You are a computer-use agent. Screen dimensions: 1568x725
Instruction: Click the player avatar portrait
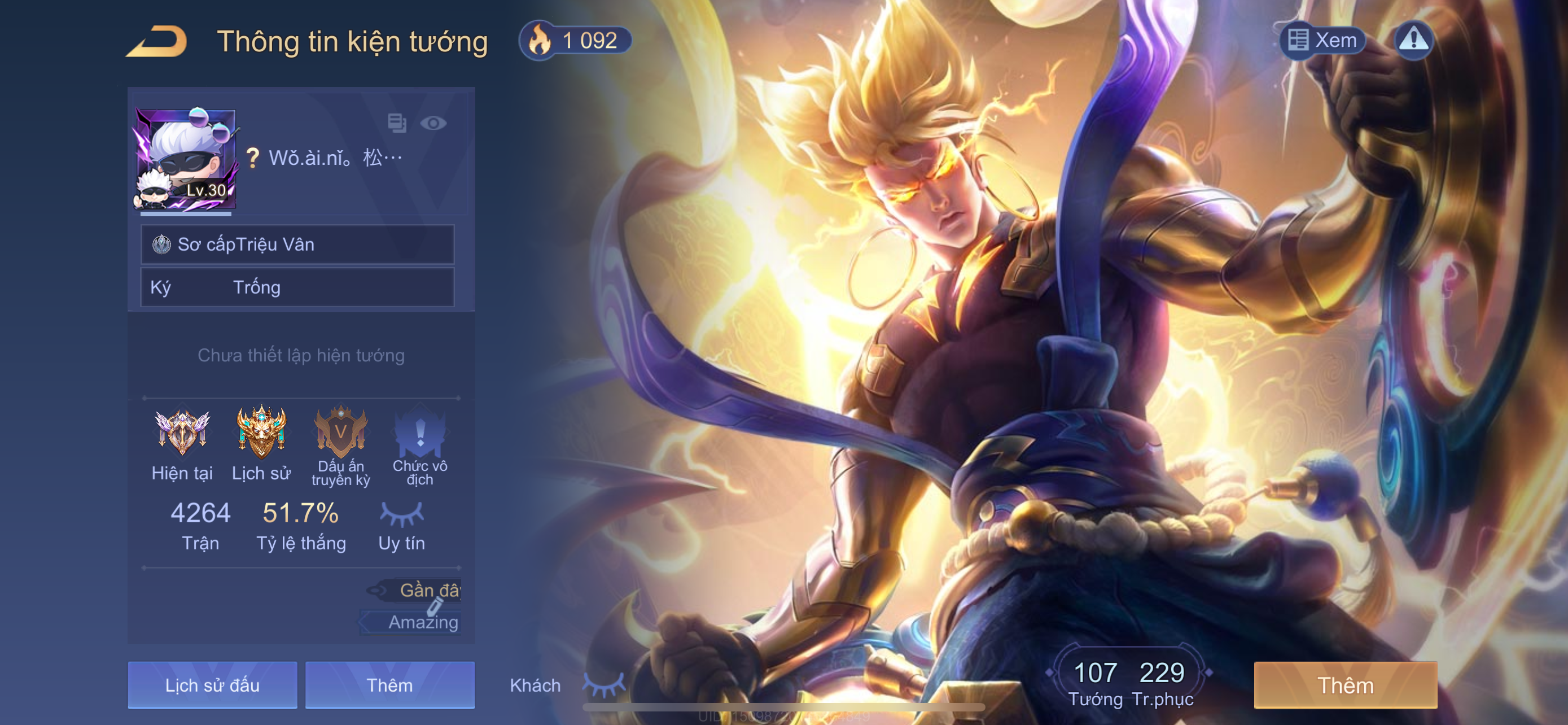point(185,160)
